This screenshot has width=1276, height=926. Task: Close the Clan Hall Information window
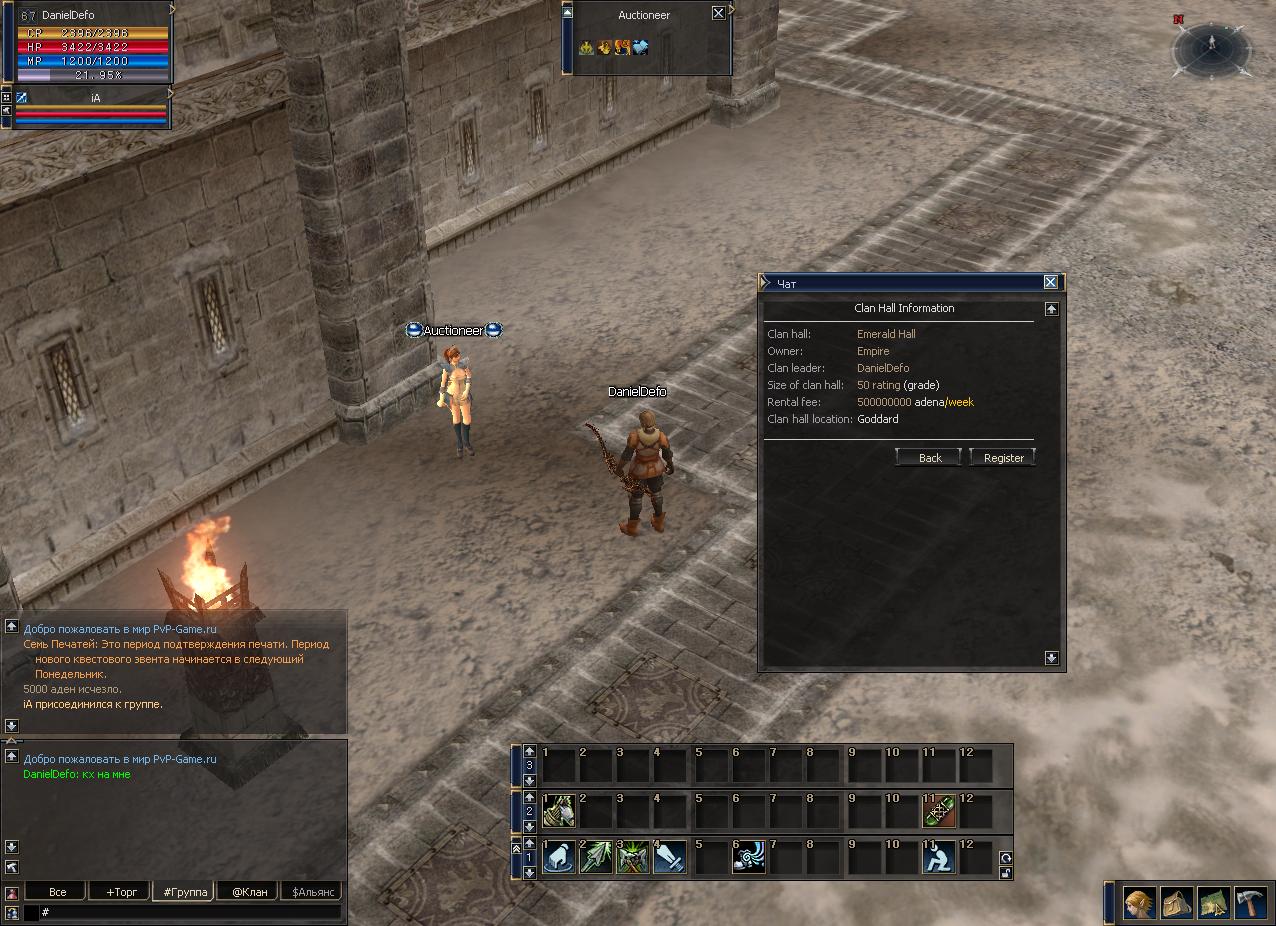[x=1050, y=283]
